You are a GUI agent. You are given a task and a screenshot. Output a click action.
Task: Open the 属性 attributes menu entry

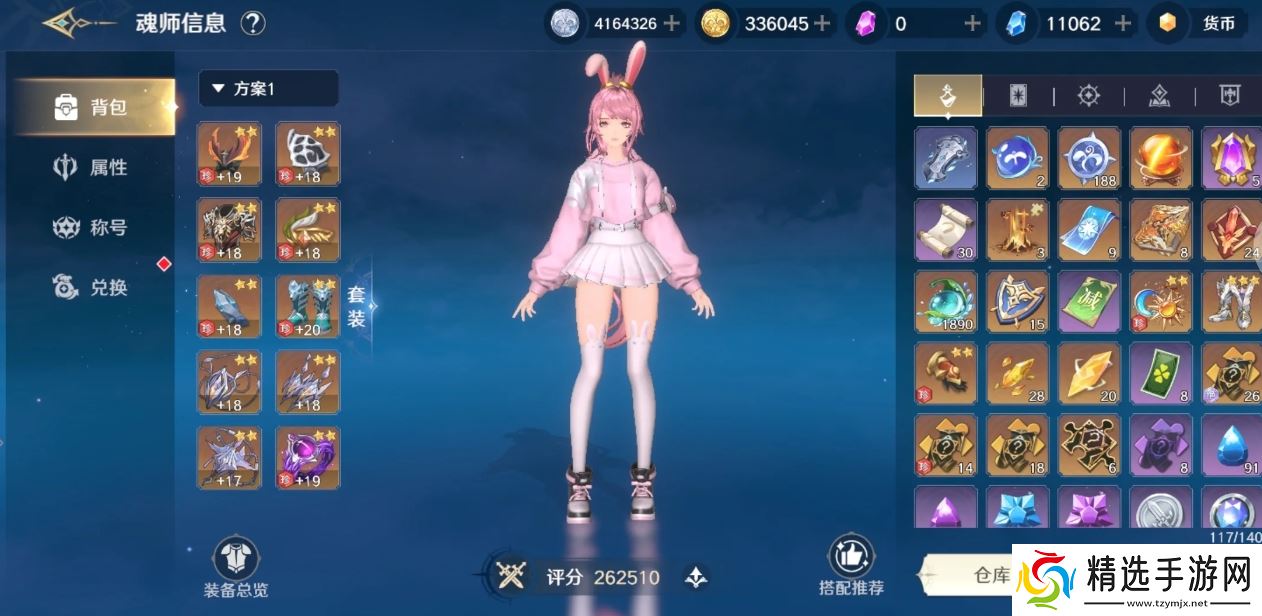pos(96,168)
